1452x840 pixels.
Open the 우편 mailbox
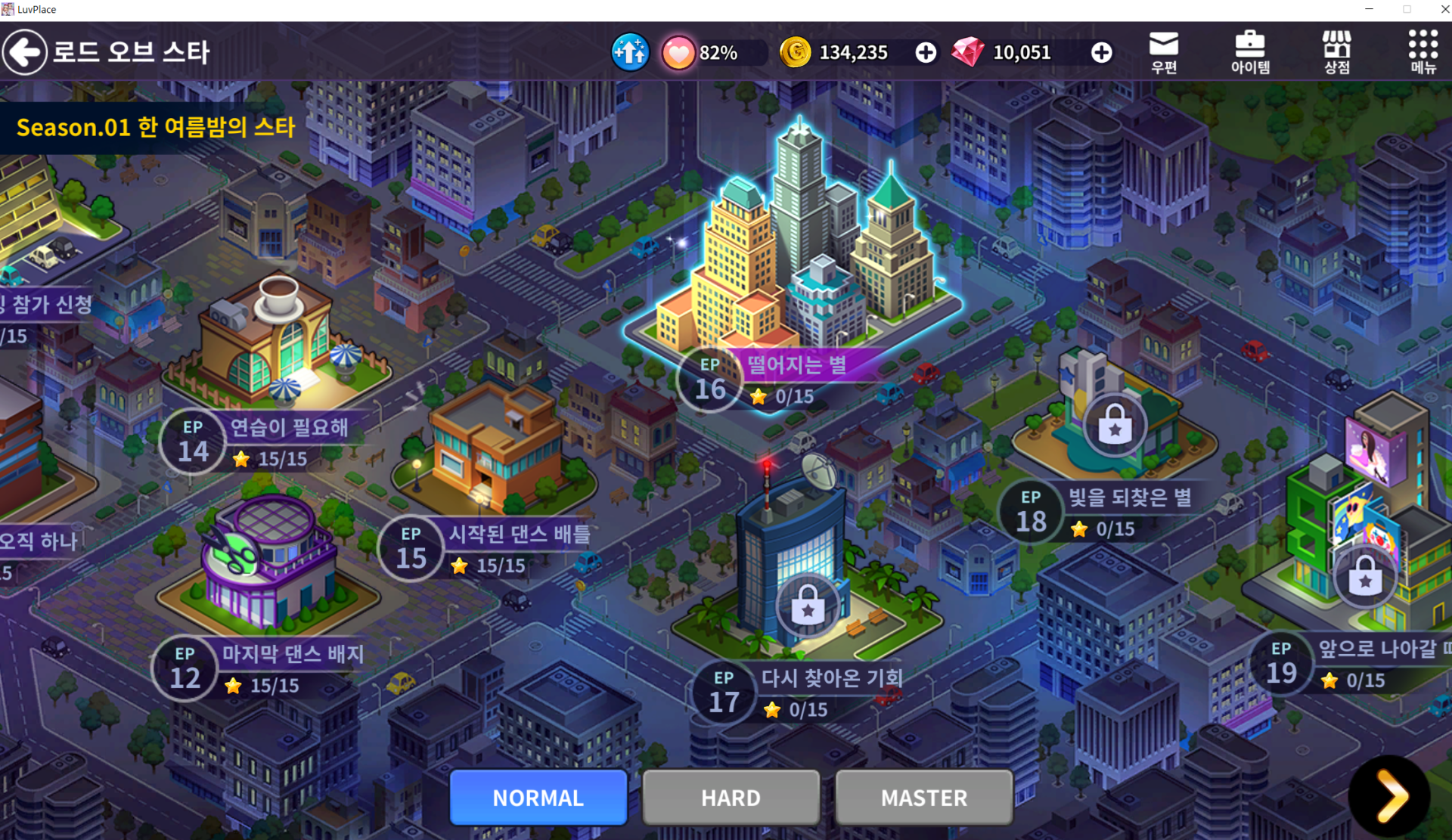1164,52
